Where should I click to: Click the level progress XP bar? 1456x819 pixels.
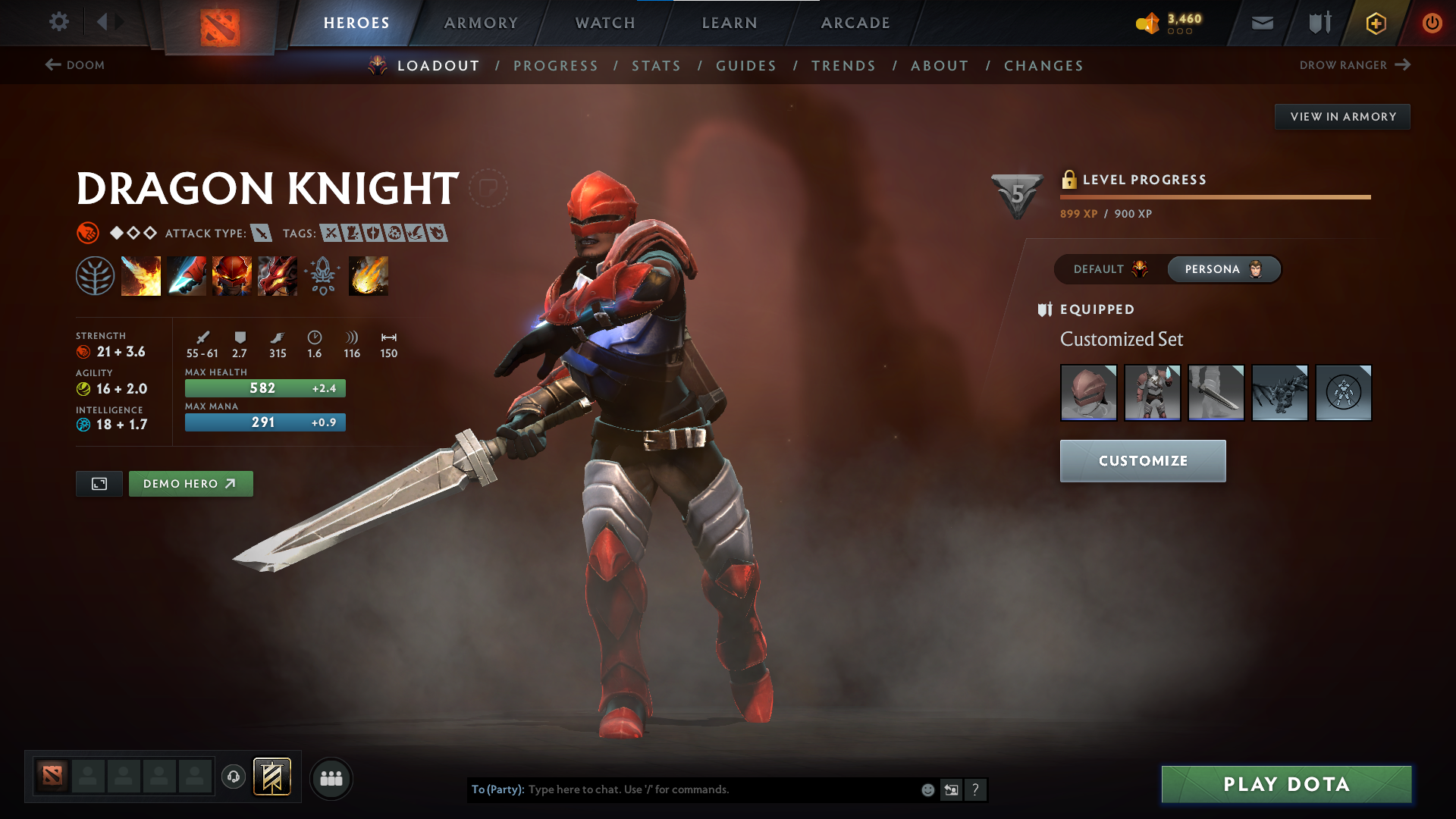coord(1213,198)
